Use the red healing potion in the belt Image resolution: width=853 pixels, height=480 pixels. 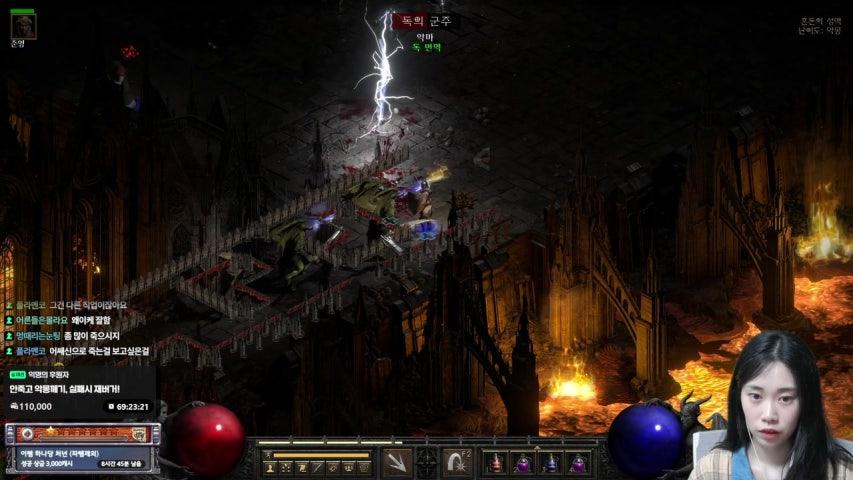[497, 463]
